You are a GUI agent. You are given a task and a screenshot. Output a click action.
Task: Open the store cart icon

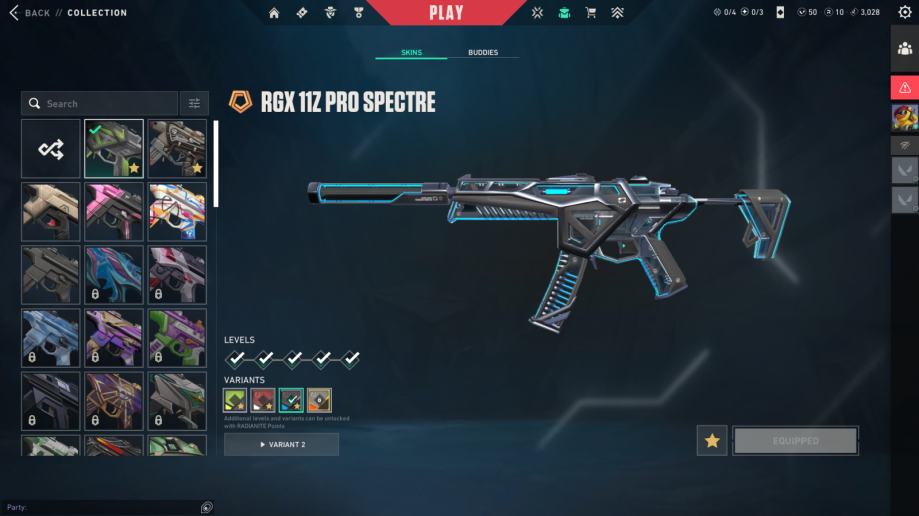click(590, 13)
